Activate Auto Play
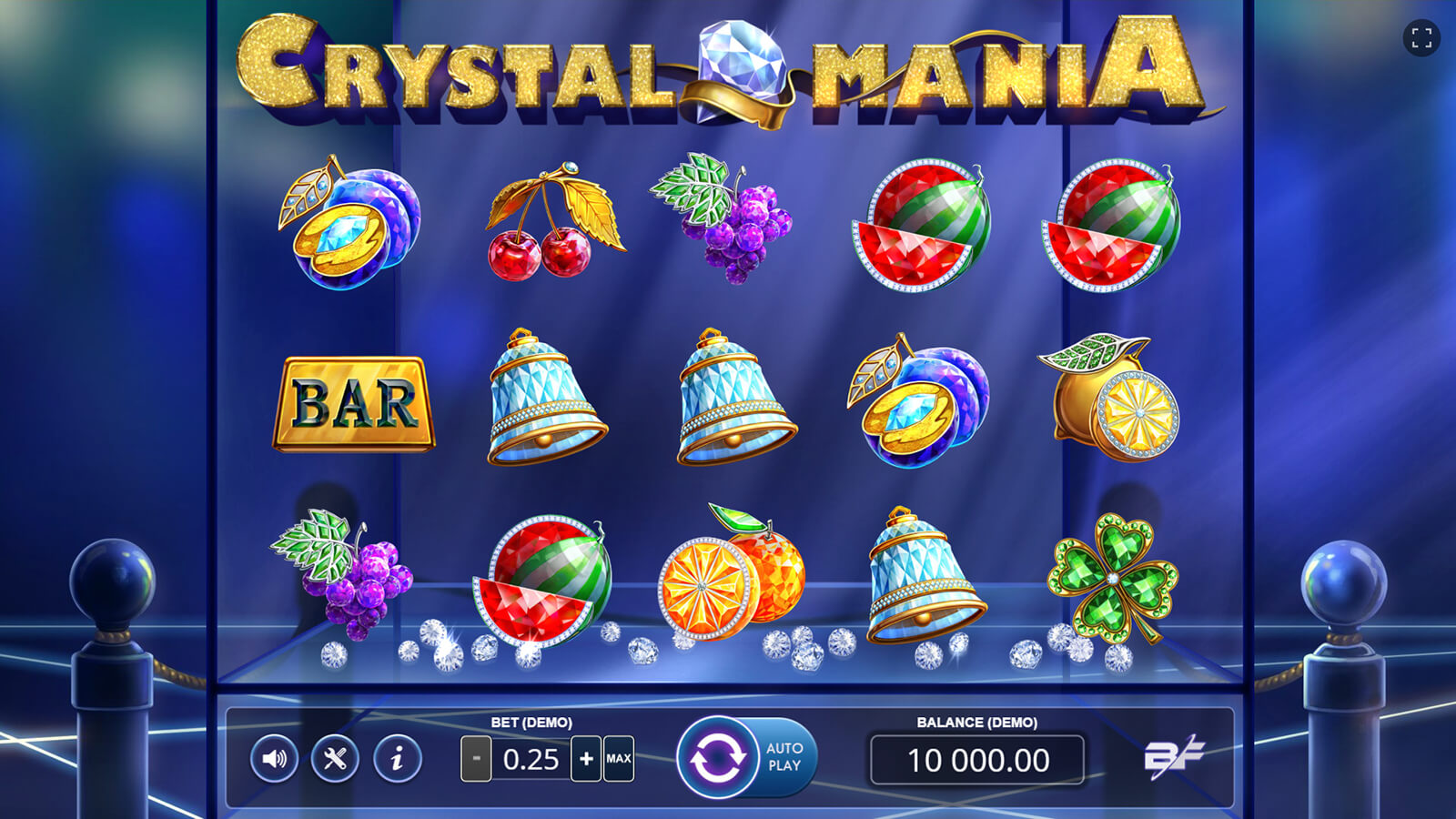 [x=785, y=757]
